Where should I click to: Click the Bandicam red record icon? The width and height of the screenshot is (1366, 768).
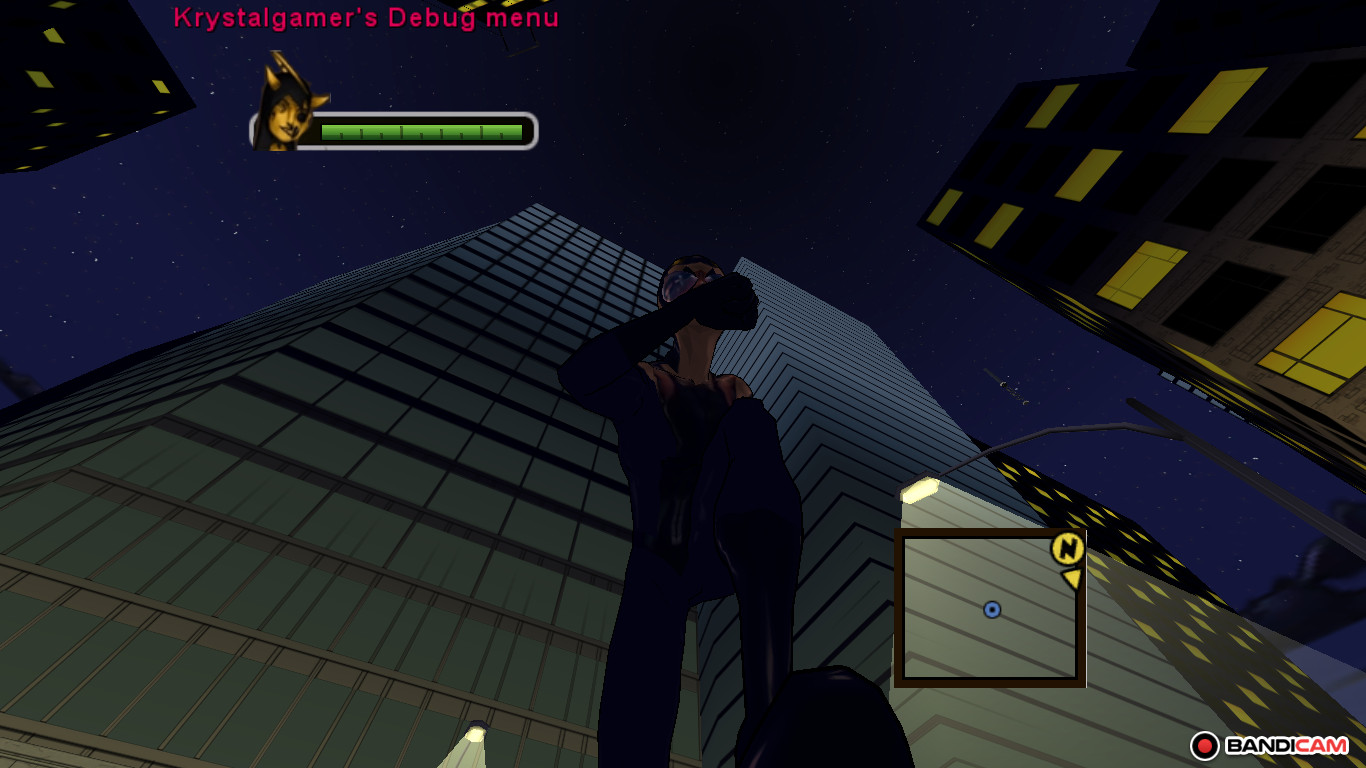pyautogui.click(x=1205, y=745)
